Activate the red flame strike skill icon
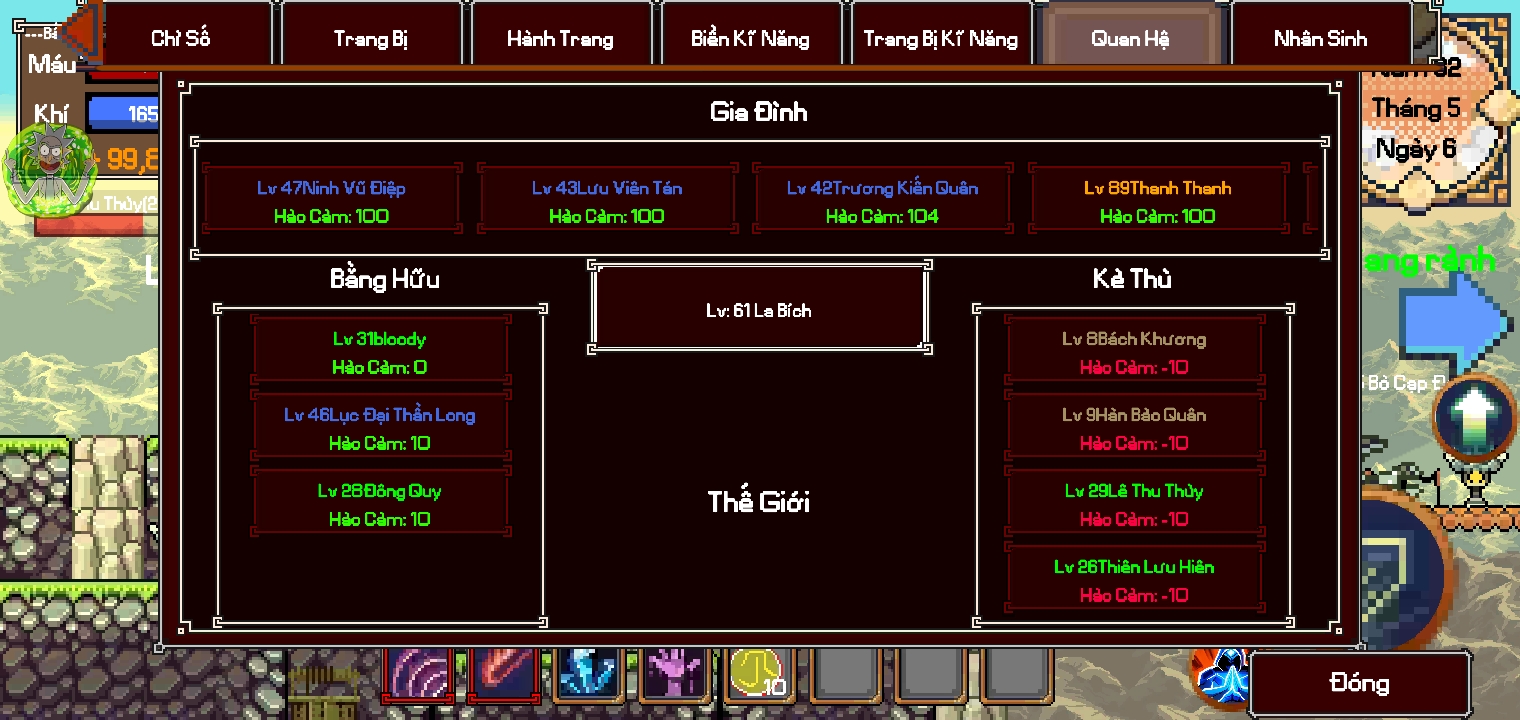The height and width of the screenshot is (720, 1520). click(504, 678)
